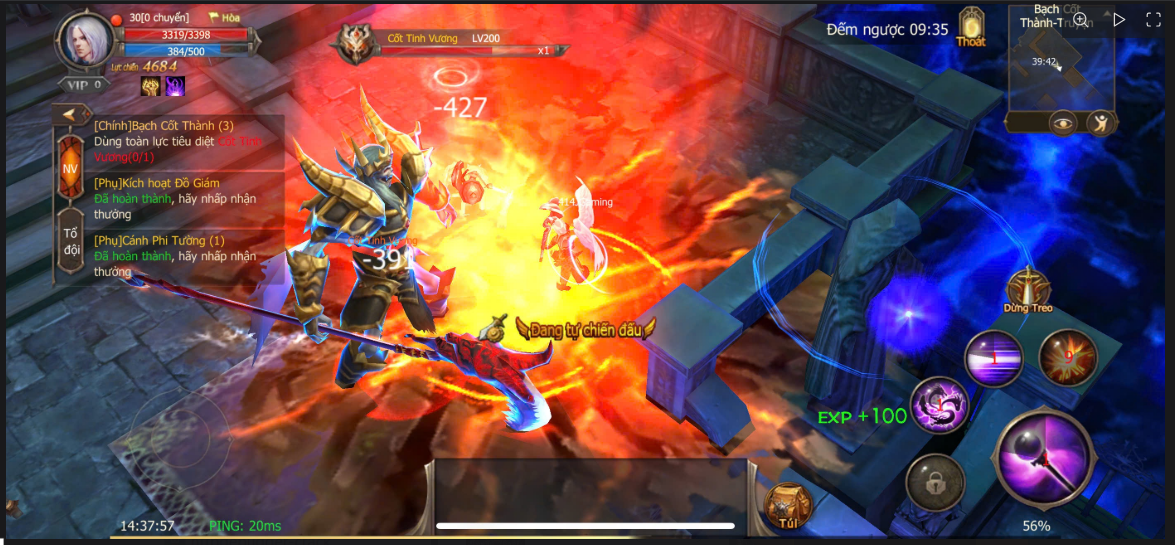Enter fullscreen in the video player

(x=1153, y=19)
